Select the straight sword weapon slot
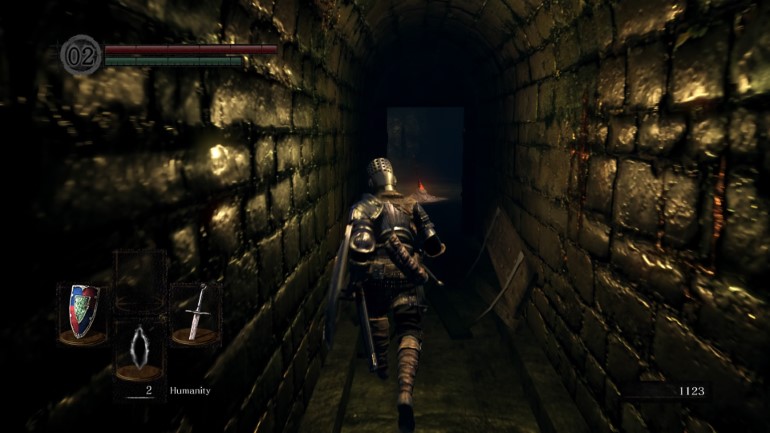 (195, 313)
